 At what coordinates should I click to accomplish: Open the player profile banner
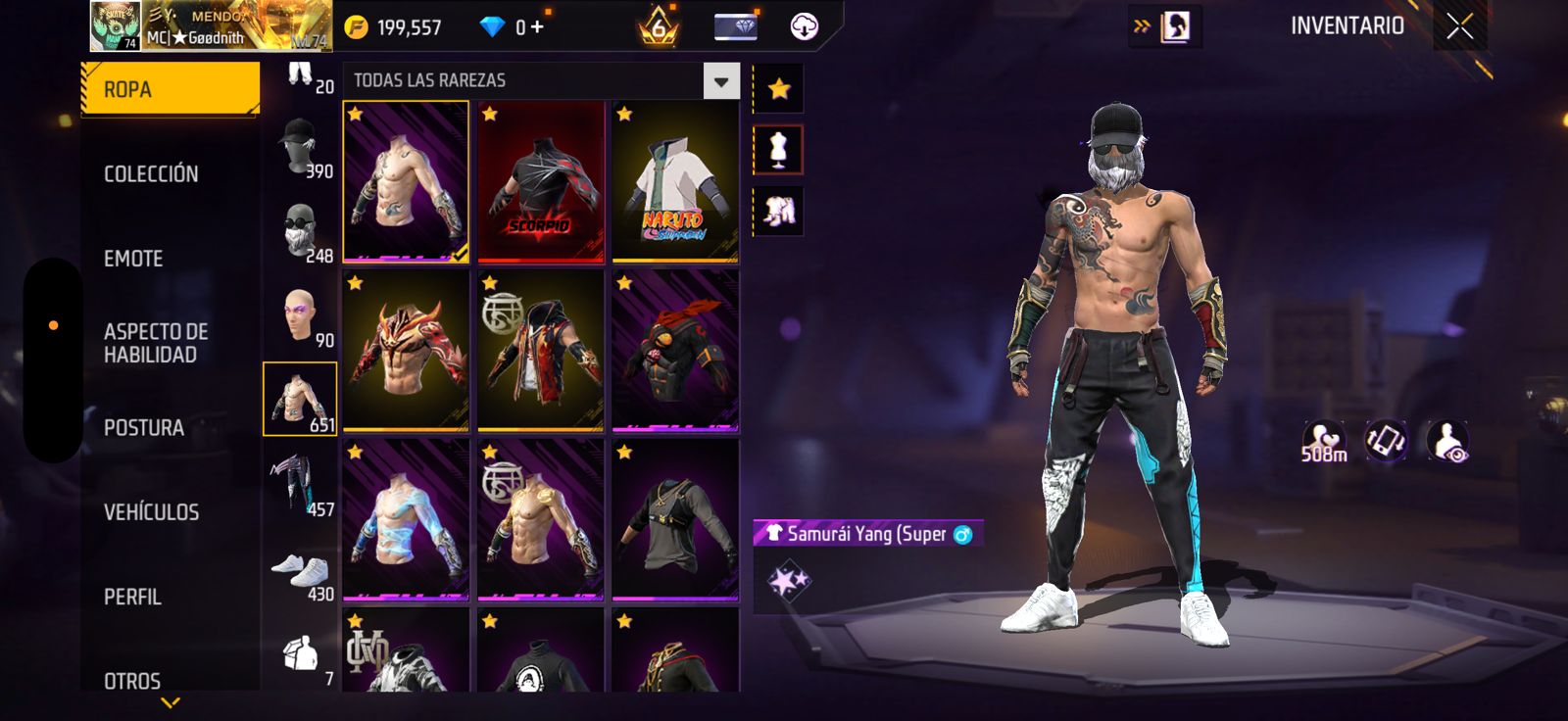[211, 26]
